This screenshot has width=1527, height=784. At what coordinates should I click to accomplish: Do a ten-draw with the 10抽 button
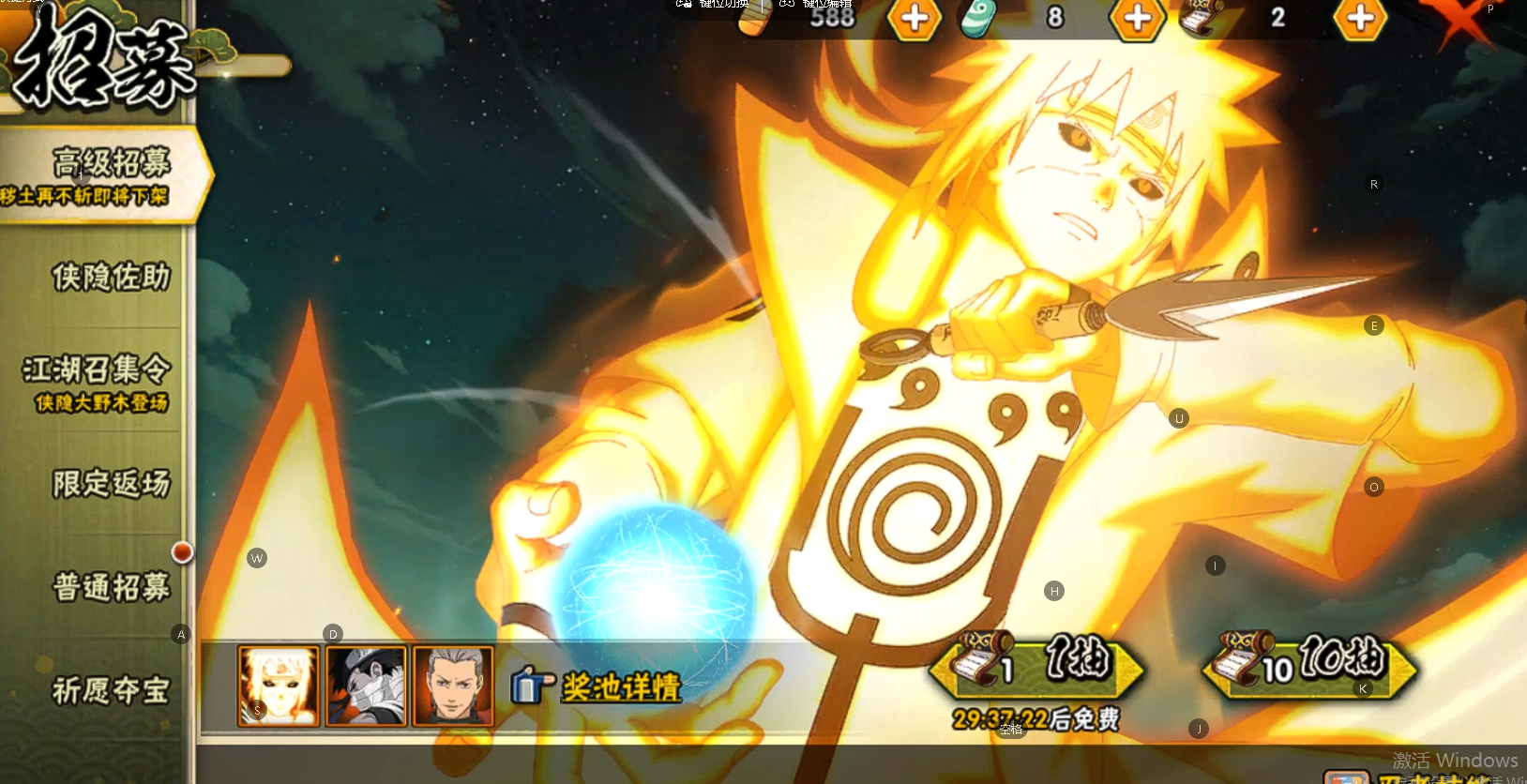tap(1310, 665)
